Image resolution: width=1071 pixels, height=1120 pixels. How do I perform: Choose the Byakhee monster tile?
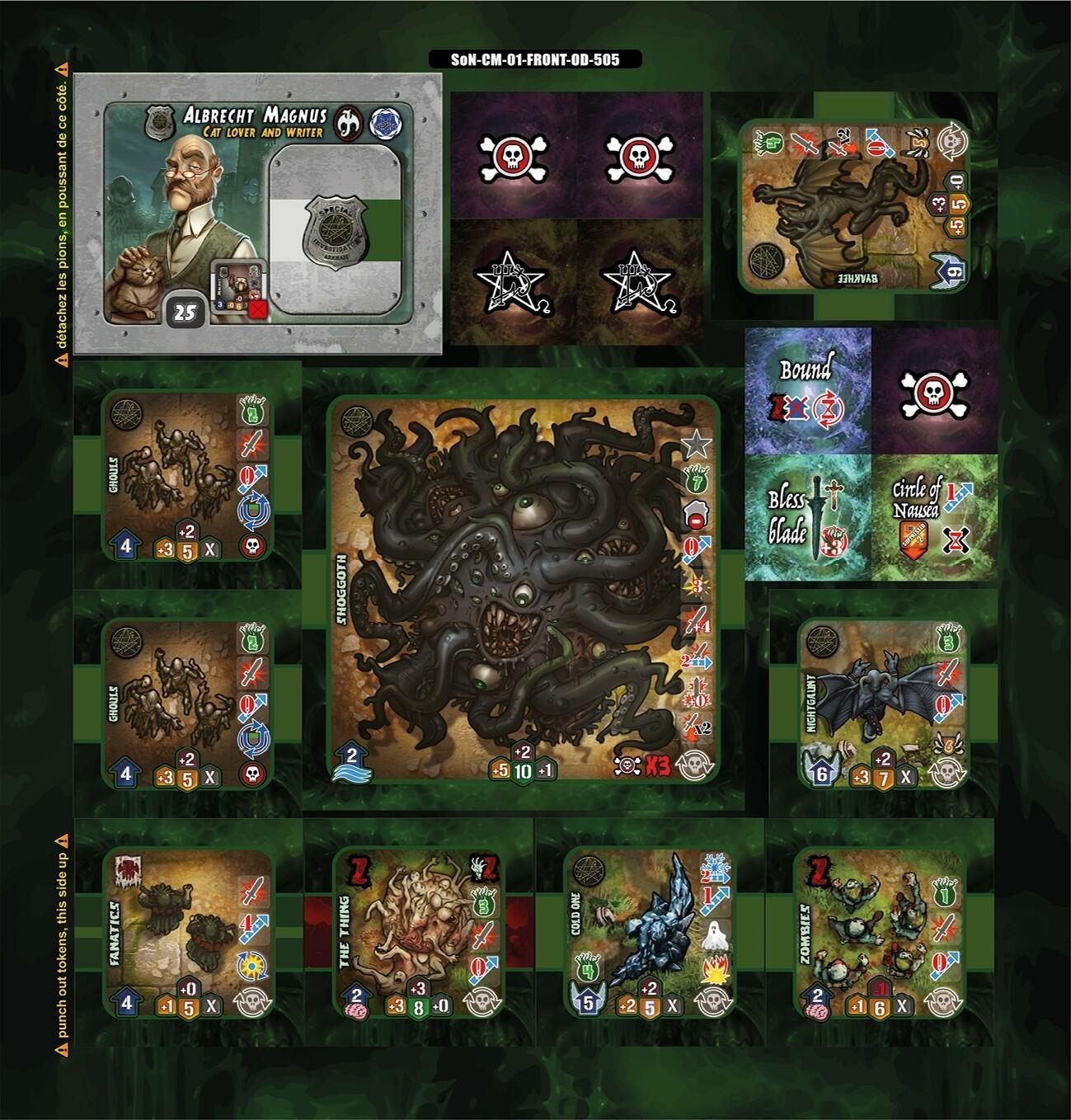pos(854,205)
